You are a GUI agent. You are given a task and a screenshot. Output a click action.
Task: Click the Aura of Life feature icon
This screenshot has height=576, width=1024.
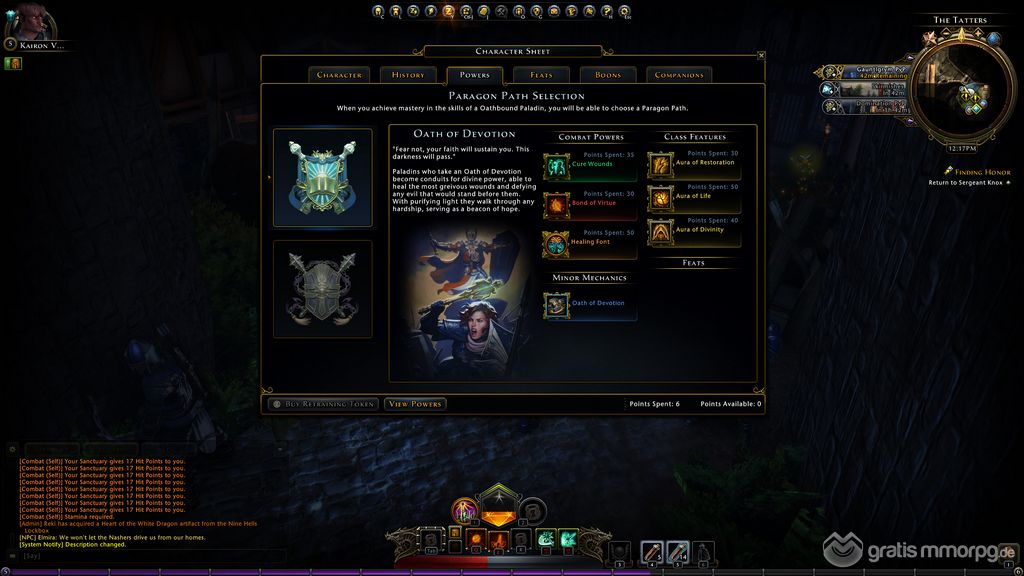click(x=661, y=198)
